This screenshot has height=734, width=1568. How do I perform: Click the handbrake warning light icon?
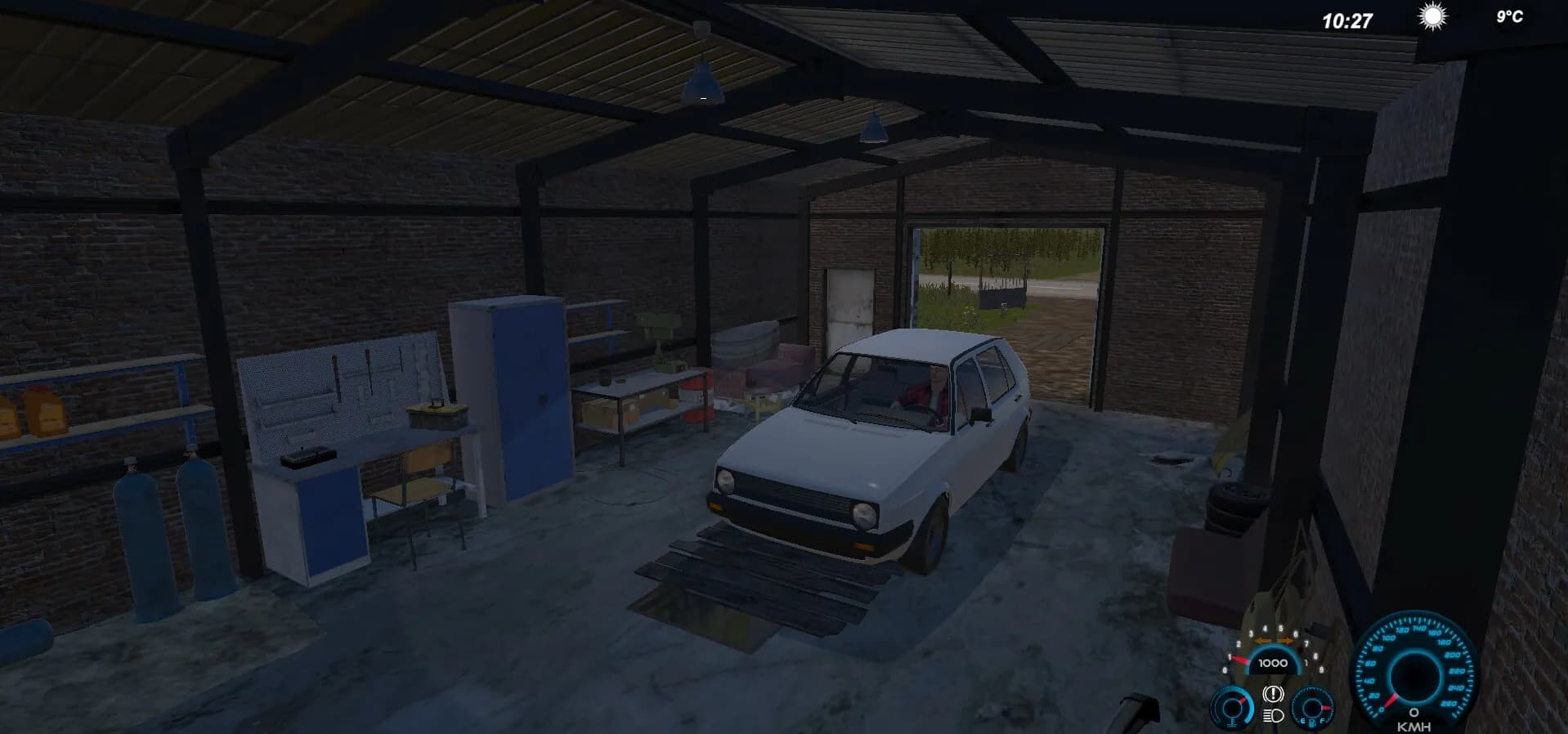coord(1274,696)
